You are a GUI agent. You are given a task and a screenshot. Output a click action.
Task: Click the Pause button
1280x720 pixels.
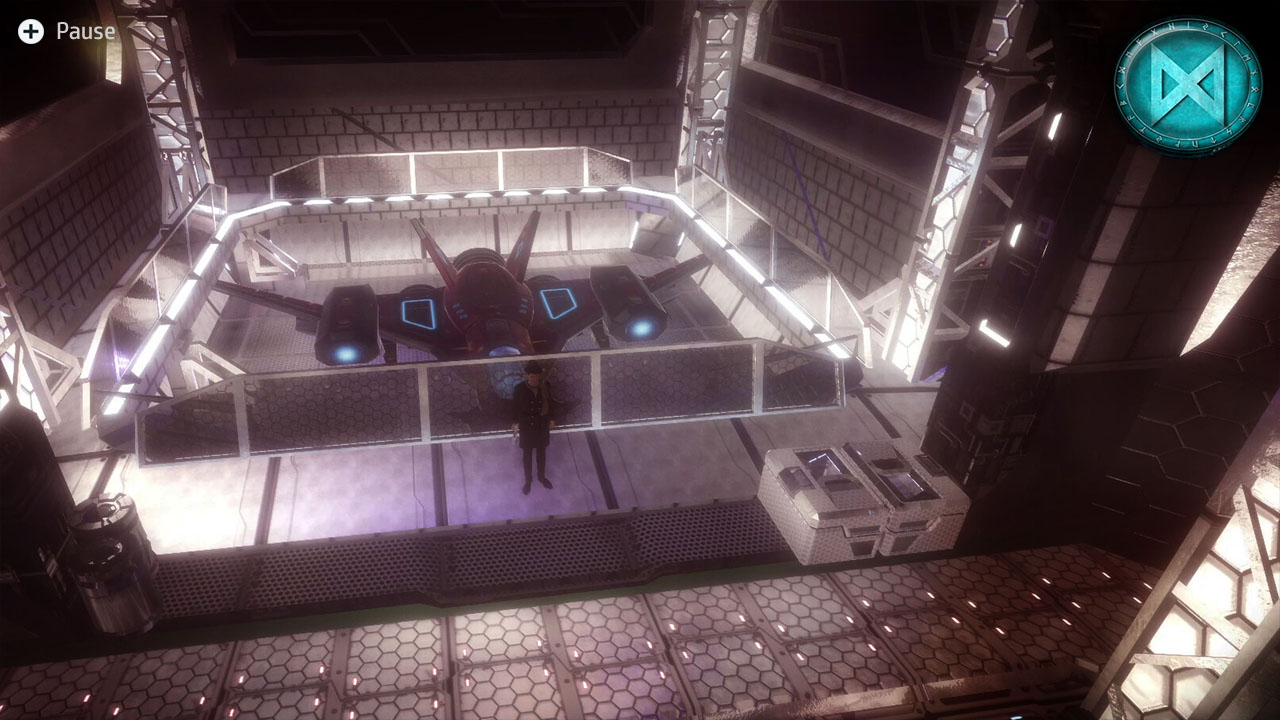point(85,30)
